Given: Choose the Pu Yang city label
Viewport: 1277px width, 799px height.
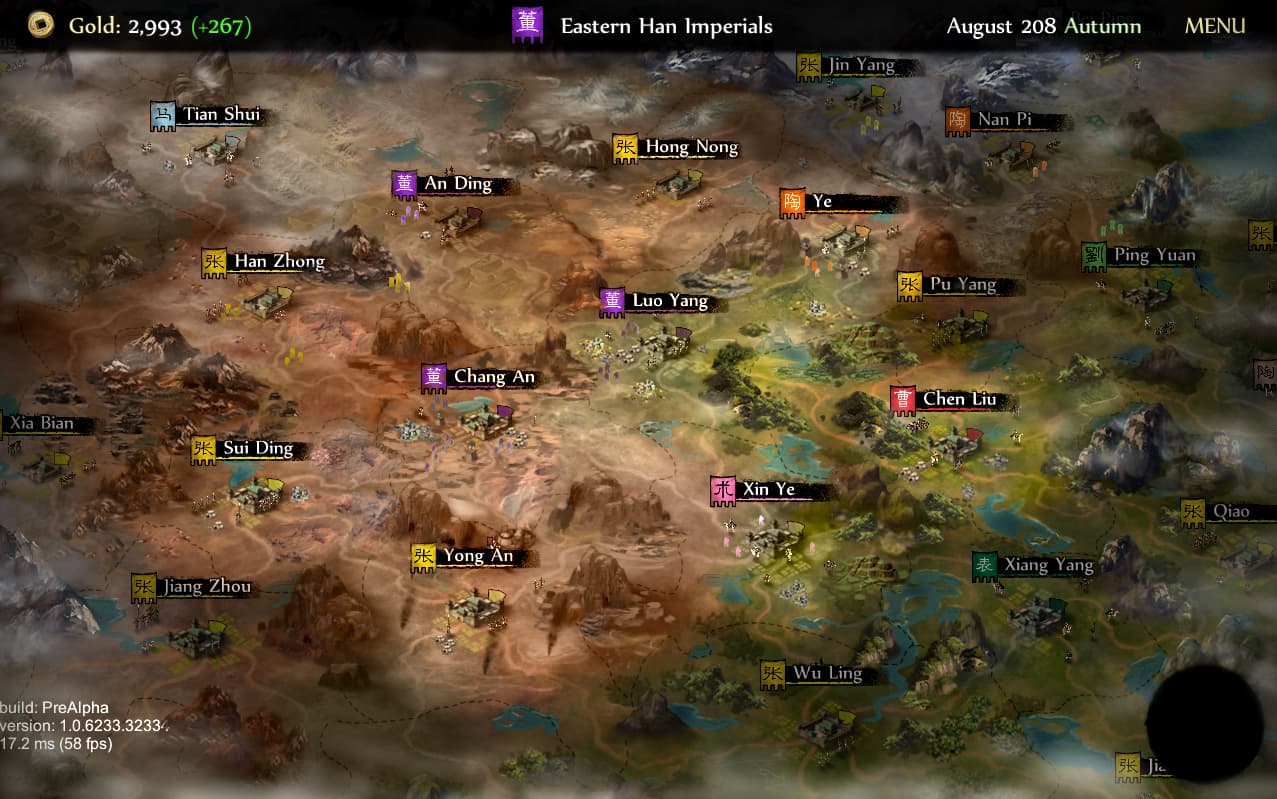Looking at the screenshot, I should 962,285.
